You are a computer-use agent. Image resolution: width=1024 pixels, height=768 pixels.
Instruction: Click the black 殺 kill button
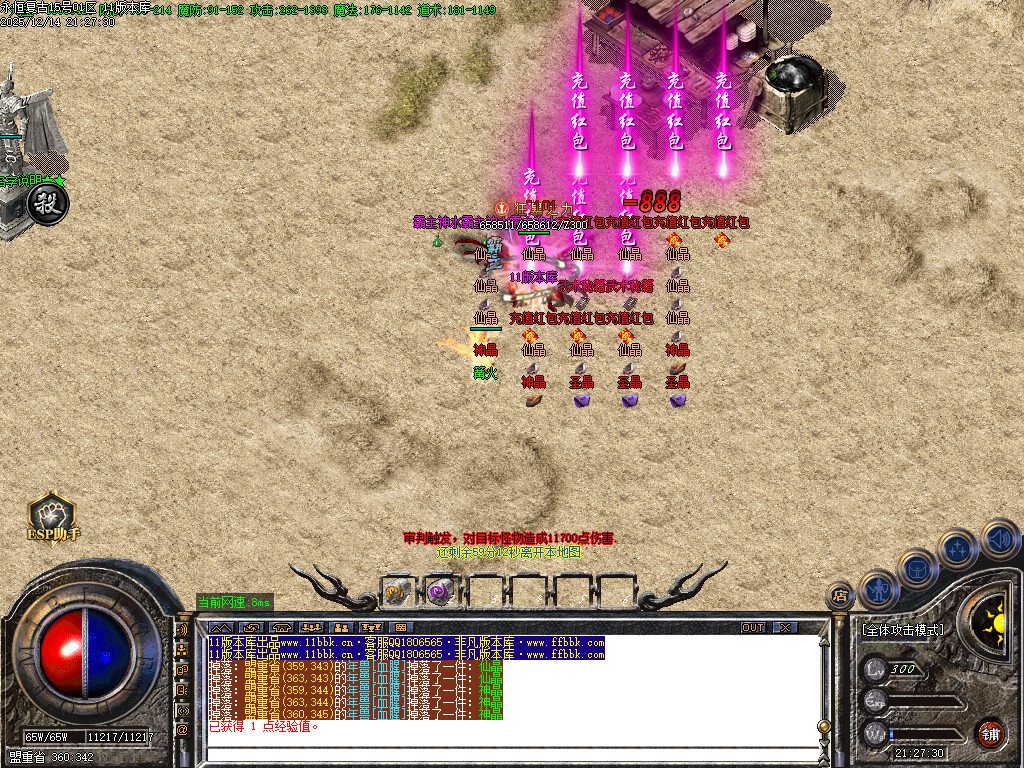(x=46, y=205)
